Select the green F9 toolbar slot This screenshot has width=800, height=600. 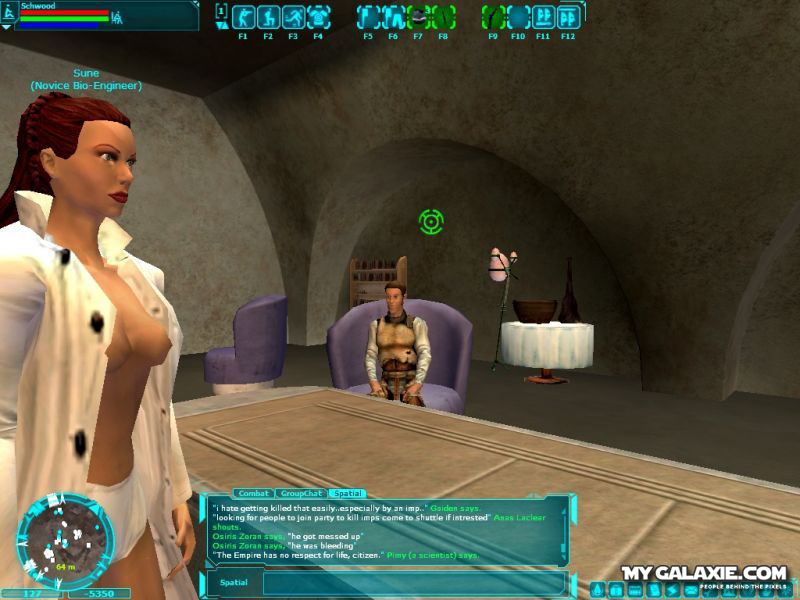tap(494, 17)
